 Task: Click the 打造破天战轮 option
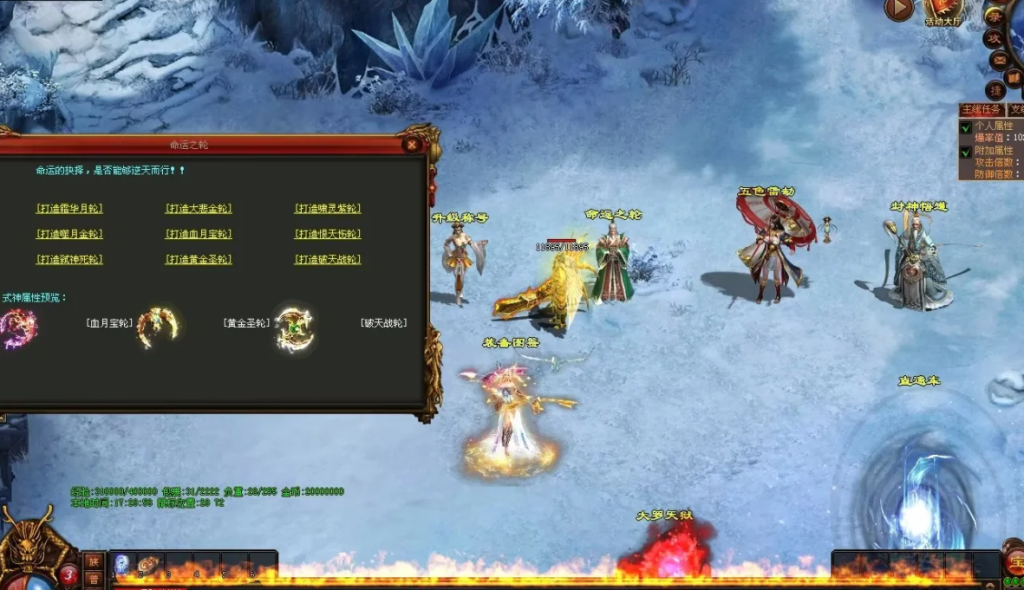pos(327,260)
